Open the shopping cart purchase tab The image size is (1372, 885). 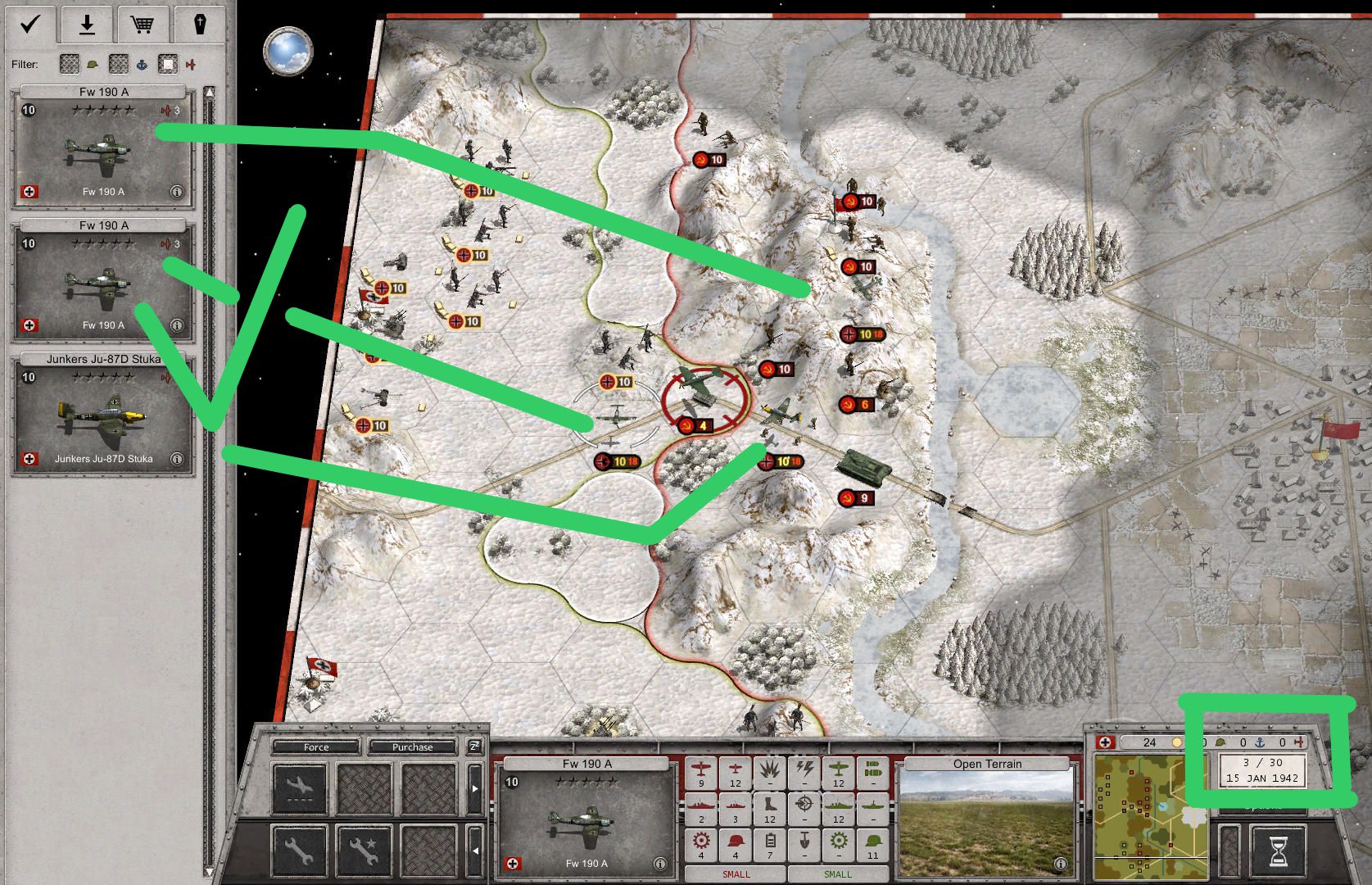coord(143,25)
